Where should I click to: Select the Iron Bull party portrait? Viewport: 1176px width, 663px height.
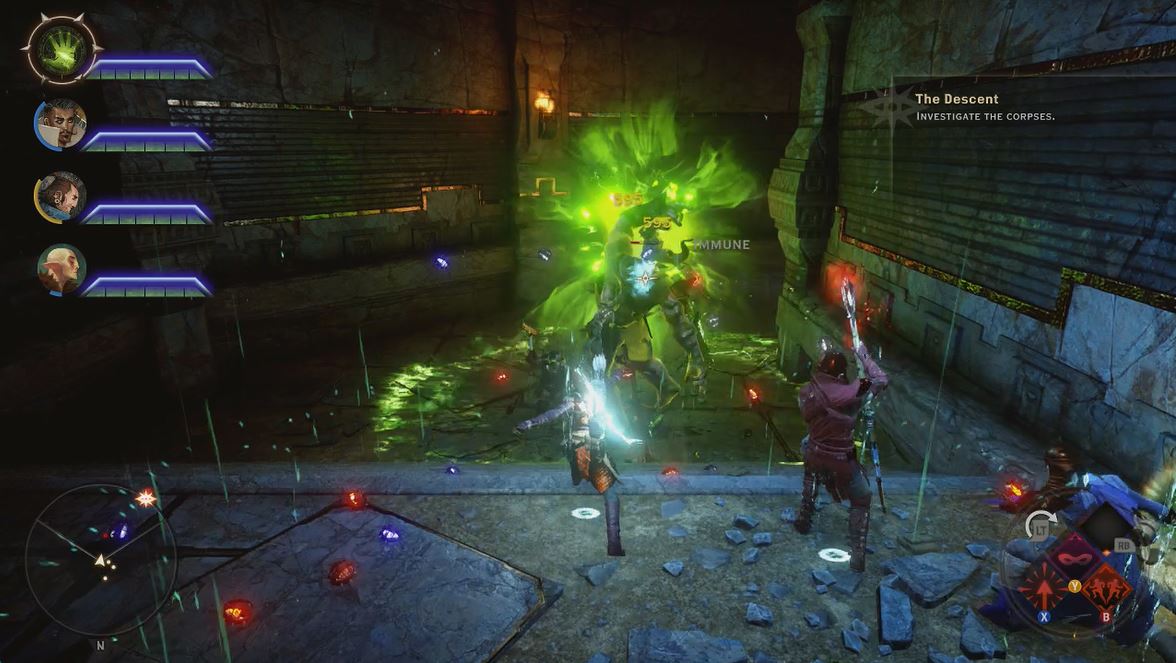click(x=61, y=196)
